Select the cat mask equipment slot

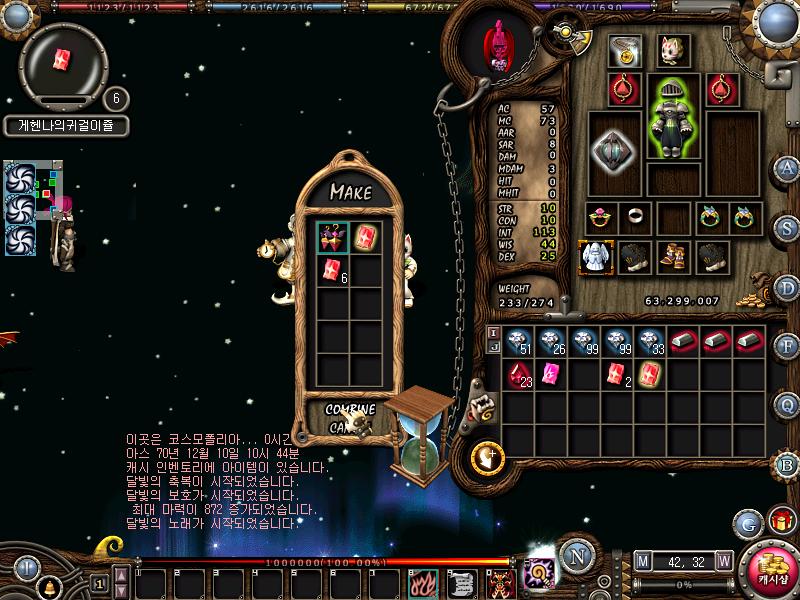[x=671, y=52]
